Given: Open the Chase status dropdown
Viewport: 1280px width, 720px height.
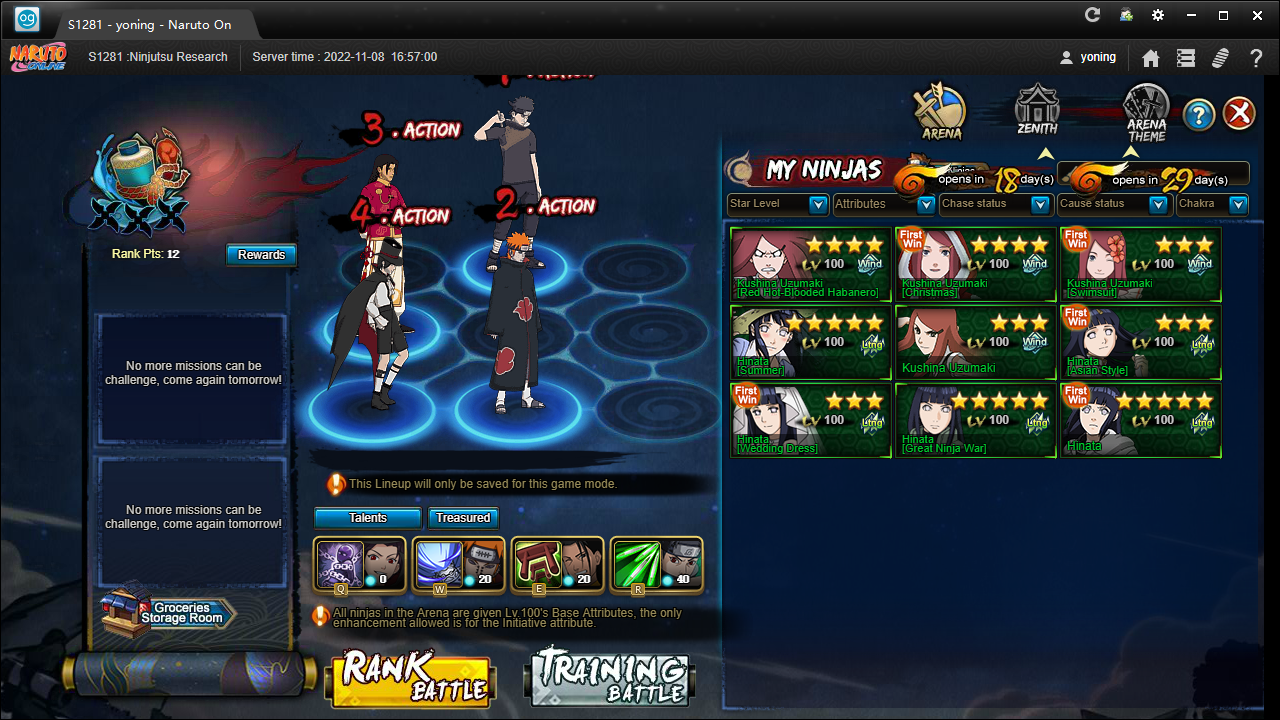Looking at the screenshot, I should pos(995,204).
